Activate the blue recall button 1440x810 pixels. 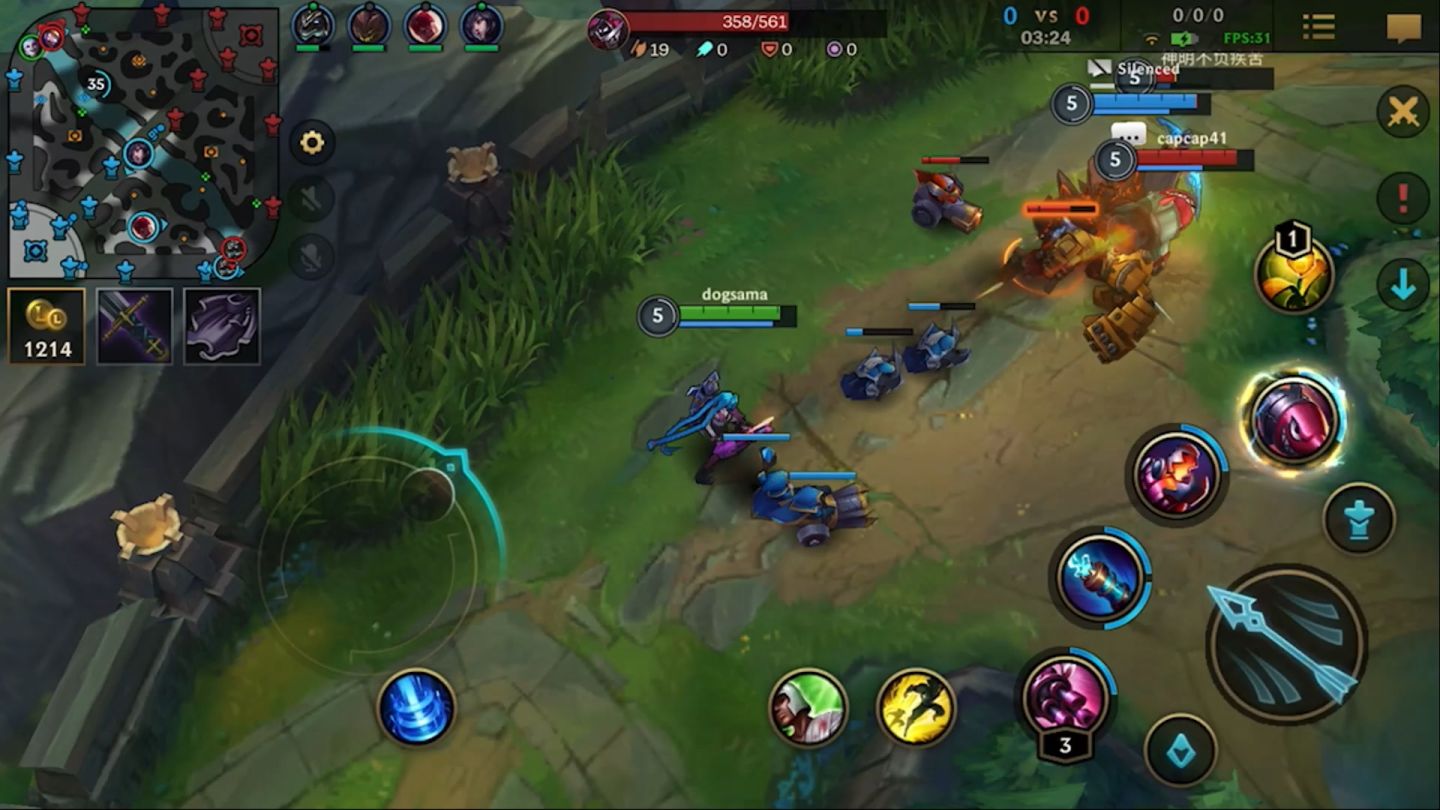pyautogui.click(x=416, y=708)
